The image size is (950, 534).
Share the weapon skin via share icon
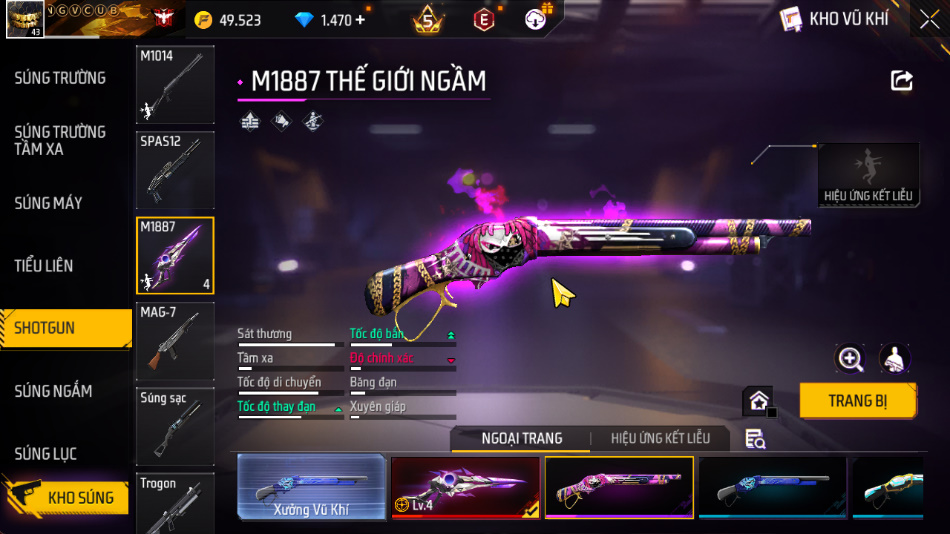(902, 81)
